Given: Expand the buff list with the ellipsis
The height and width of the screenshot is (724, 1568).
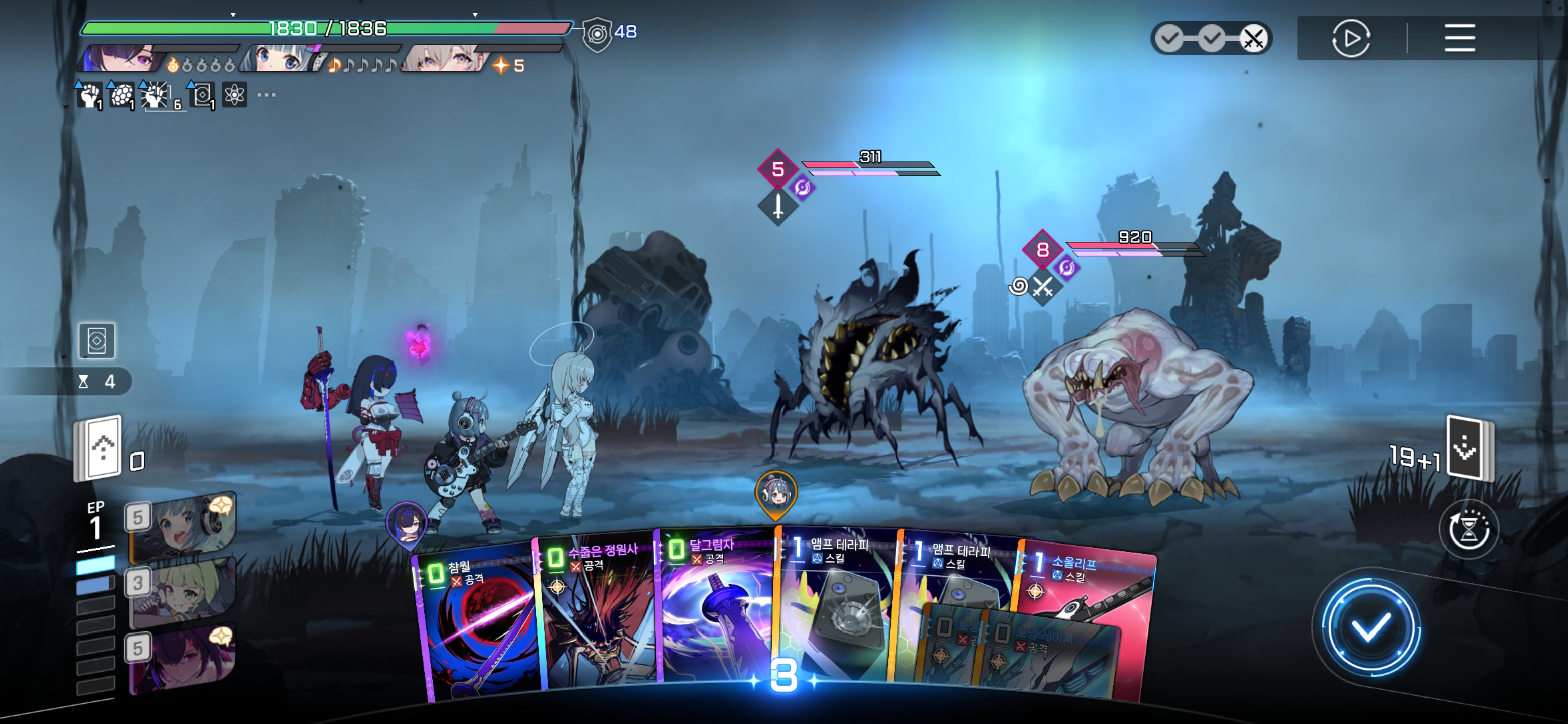Looking at the screenshot, I should (x=266, y=95).
